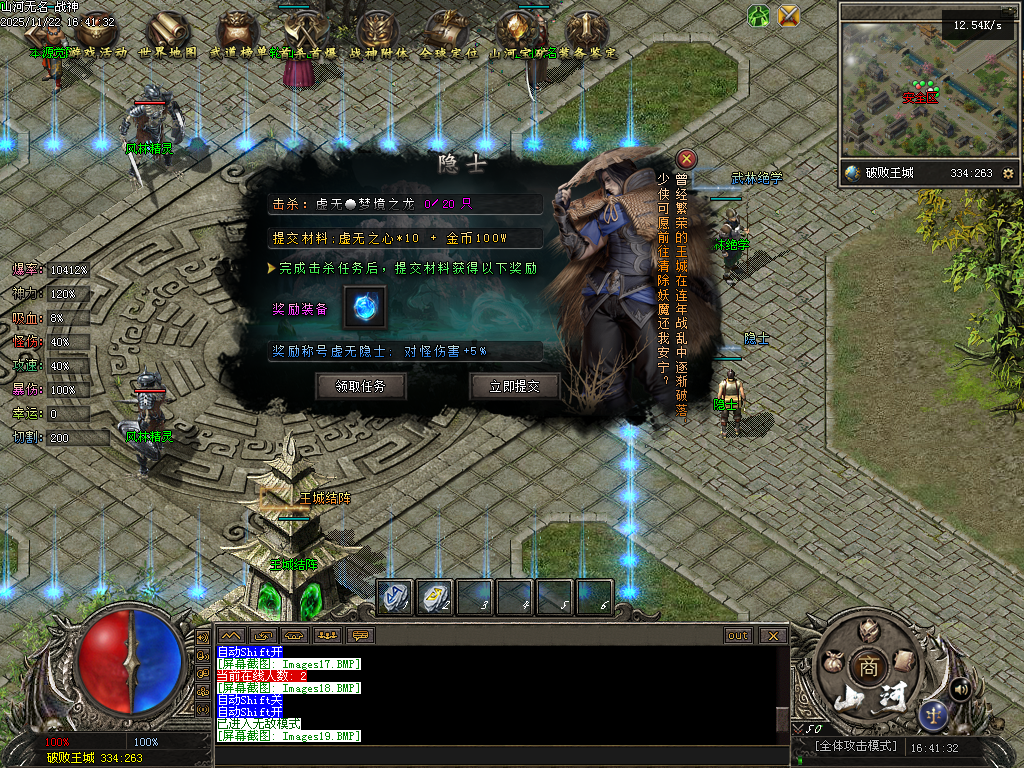Use the skill in hotbar slot 2
This screenshot has height=768, width=1024.
click(434, 597)
